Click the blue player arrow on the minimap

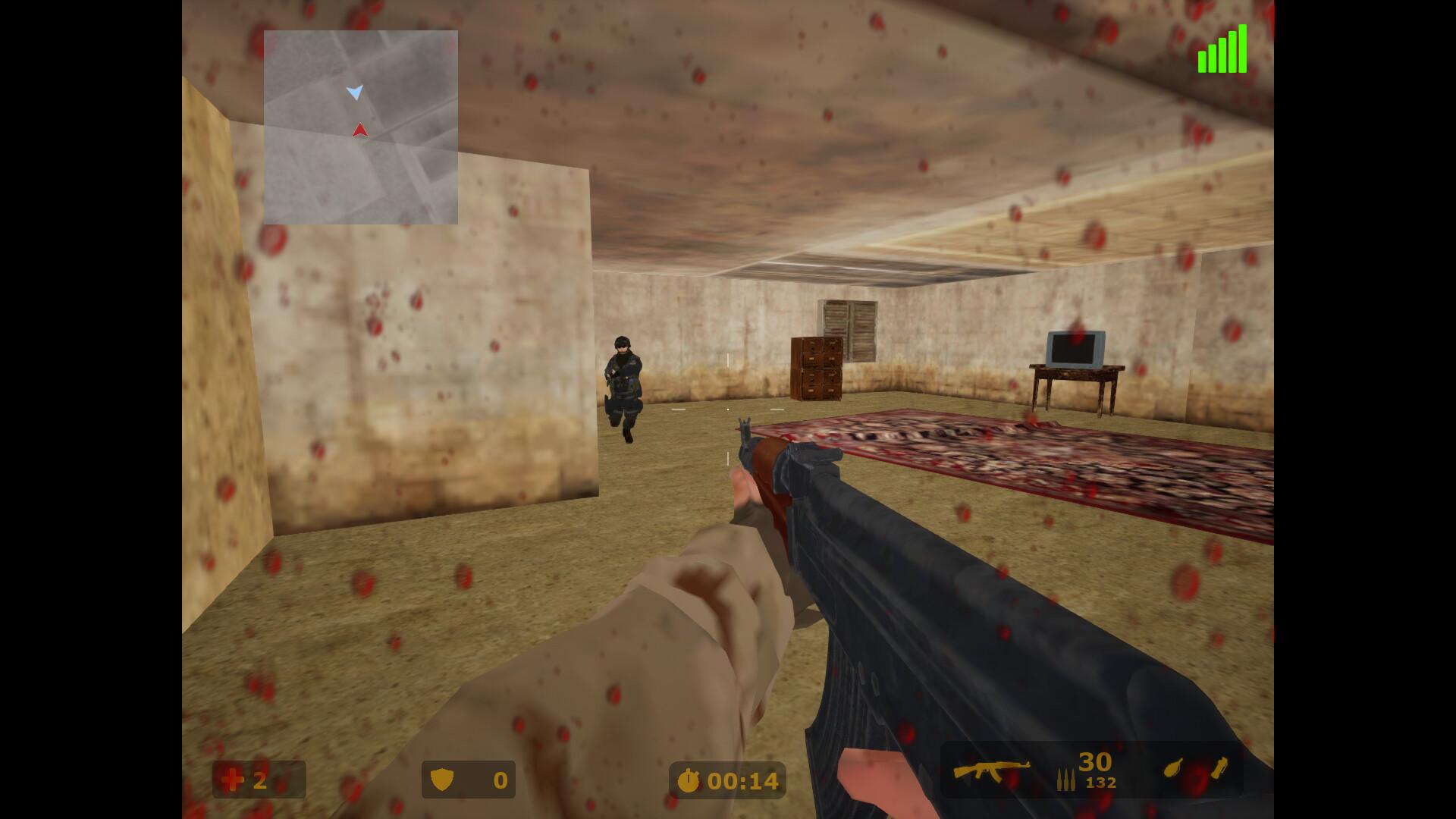355,91
